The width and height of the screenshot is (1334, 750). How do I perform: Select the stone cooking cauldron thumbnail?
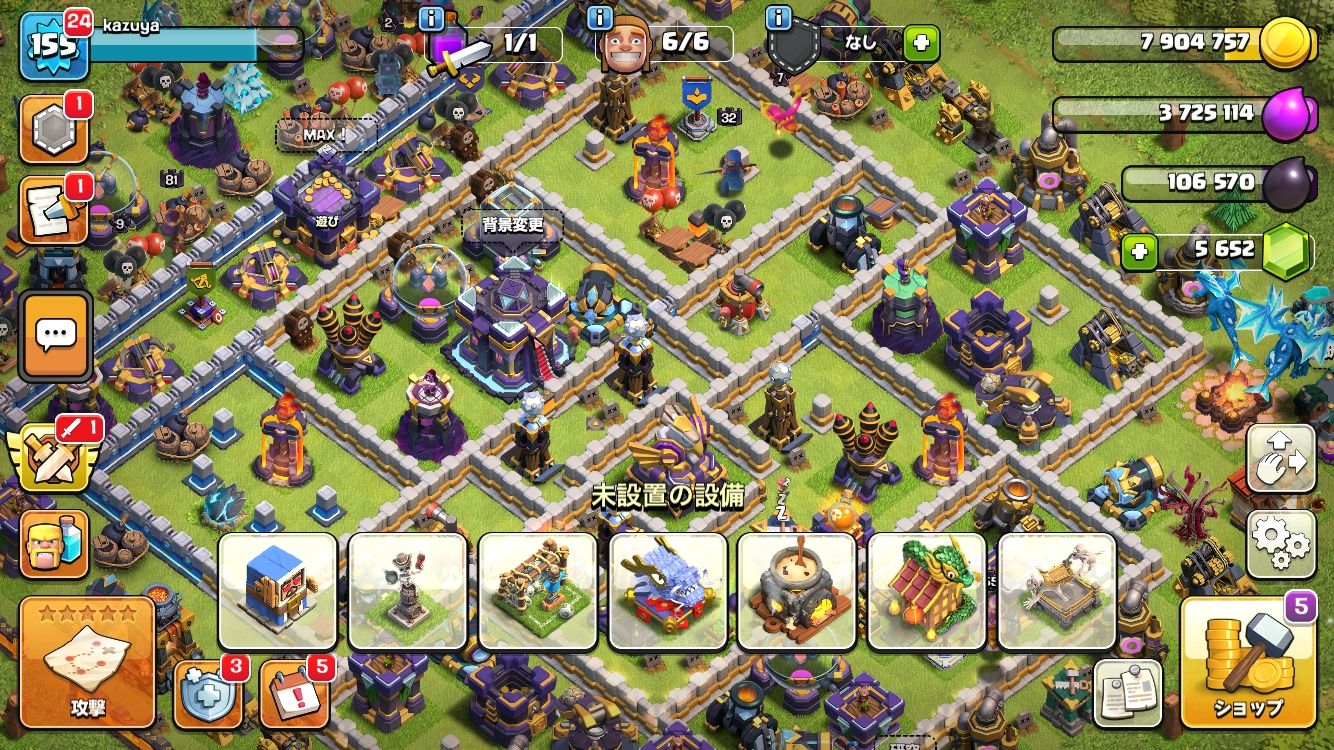[797, 591]
